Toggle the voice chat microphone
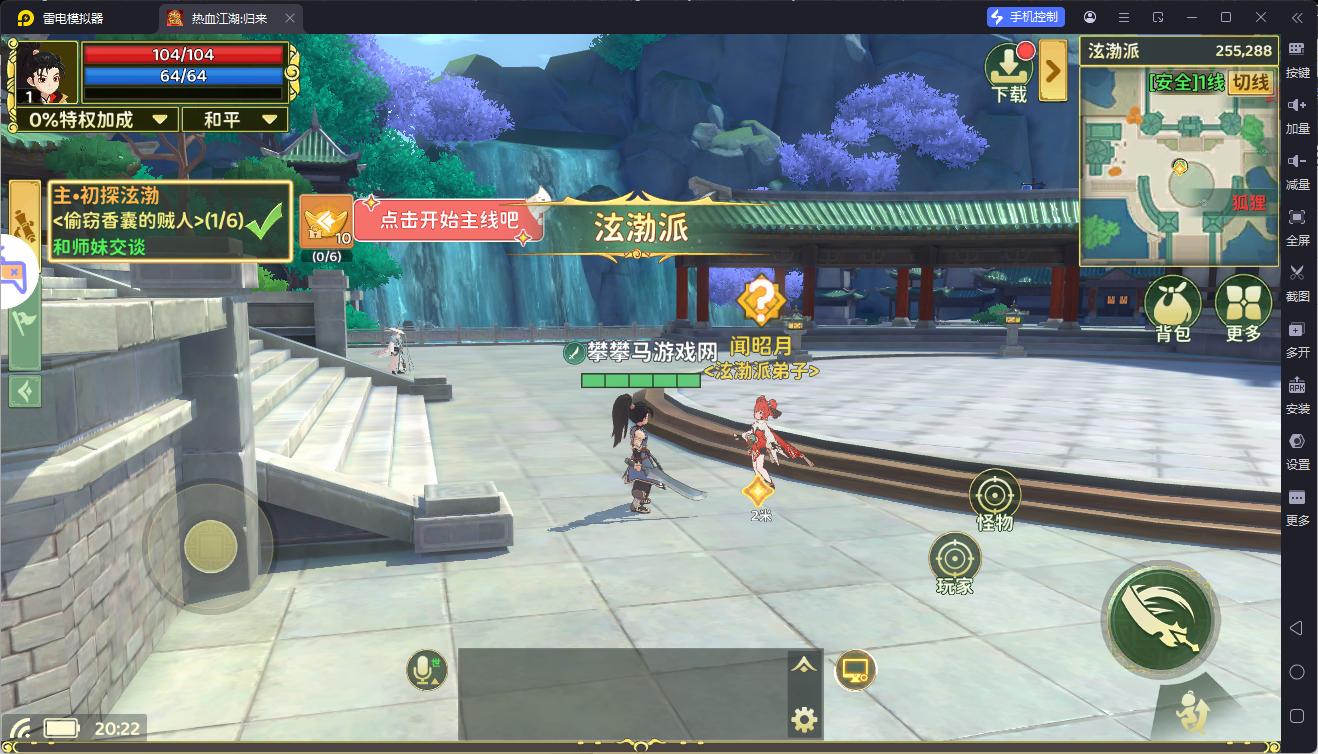The image size is (1318, 754). [x=427, y=669]
